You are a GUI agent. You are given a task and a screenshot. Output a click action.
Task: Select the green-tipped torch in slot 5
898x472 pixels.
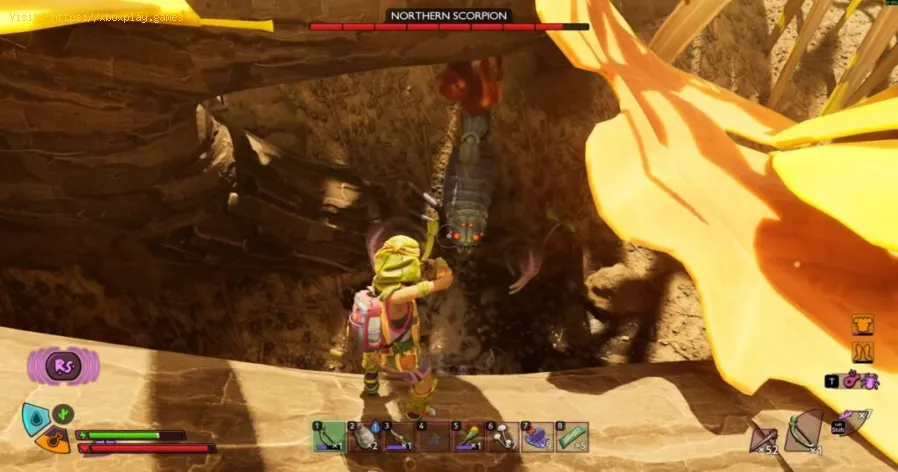pyautogui.click(x=468, y=436)
